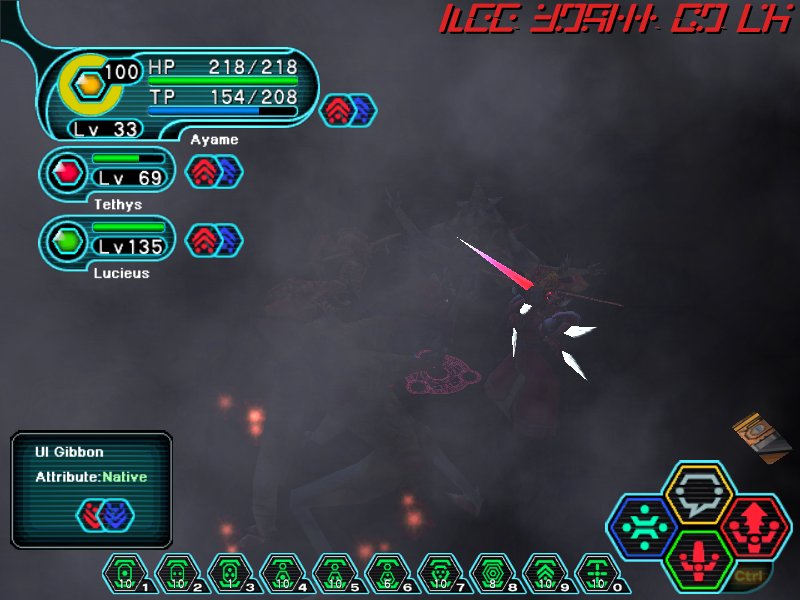800x600 pixels.
Task: Select the technique in hotbar slot 1
Action: coord(124,574)
